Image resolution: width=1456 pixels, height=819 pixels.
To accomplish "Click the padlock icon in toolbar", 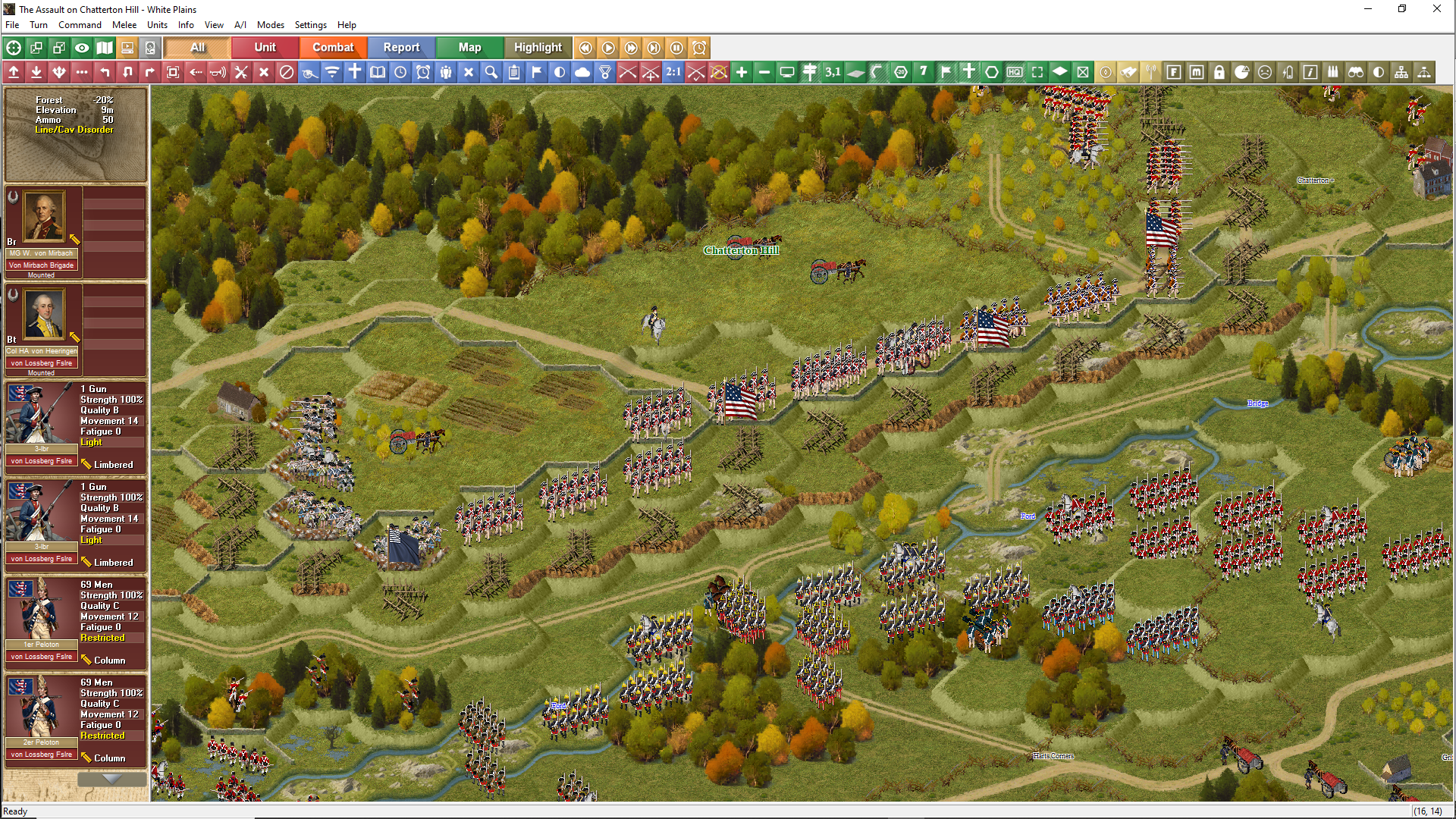I will click(1219, 72).
